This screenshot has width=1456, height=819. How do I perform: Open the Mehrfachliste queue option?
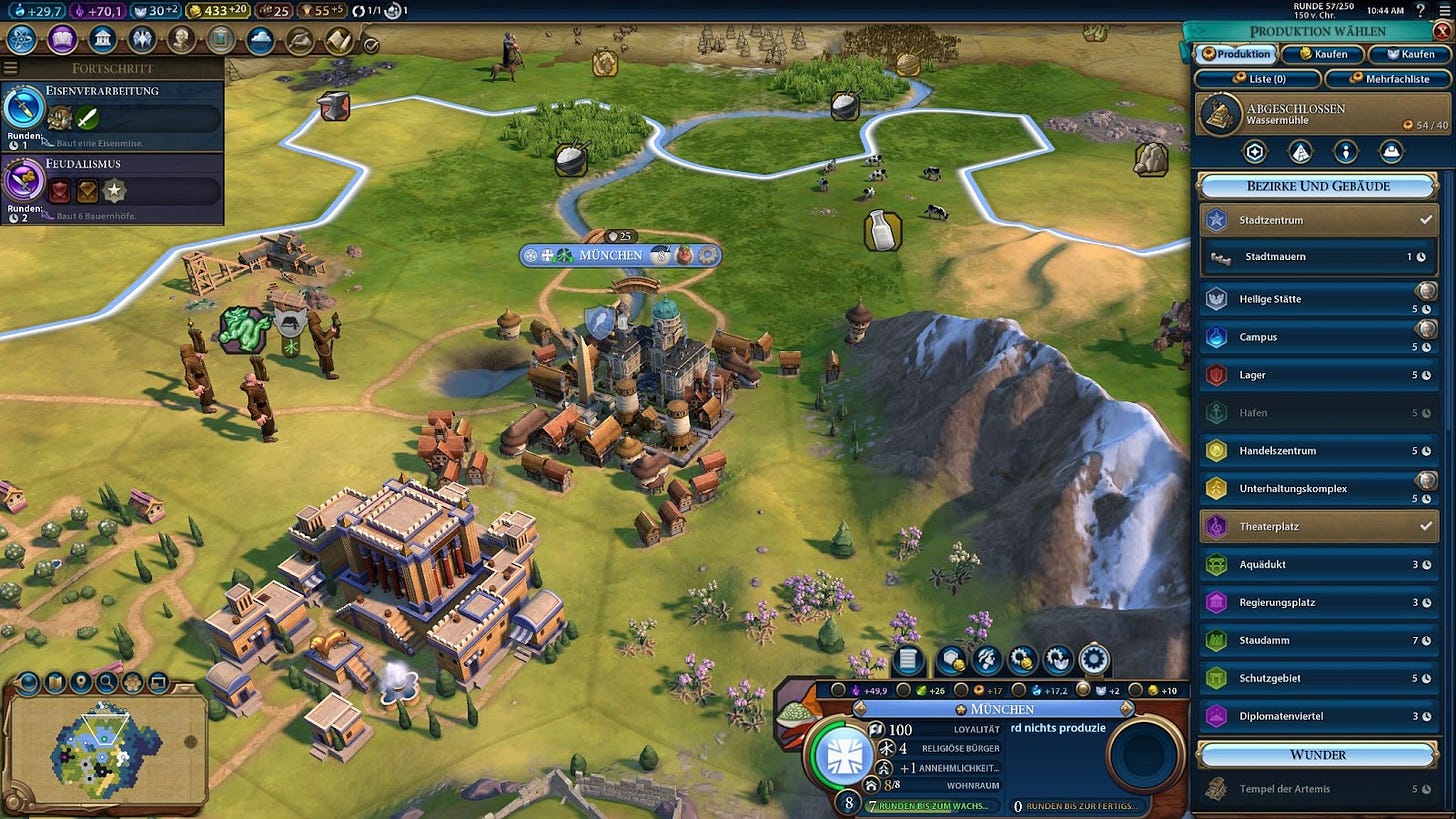click(x=1382, y=79)
